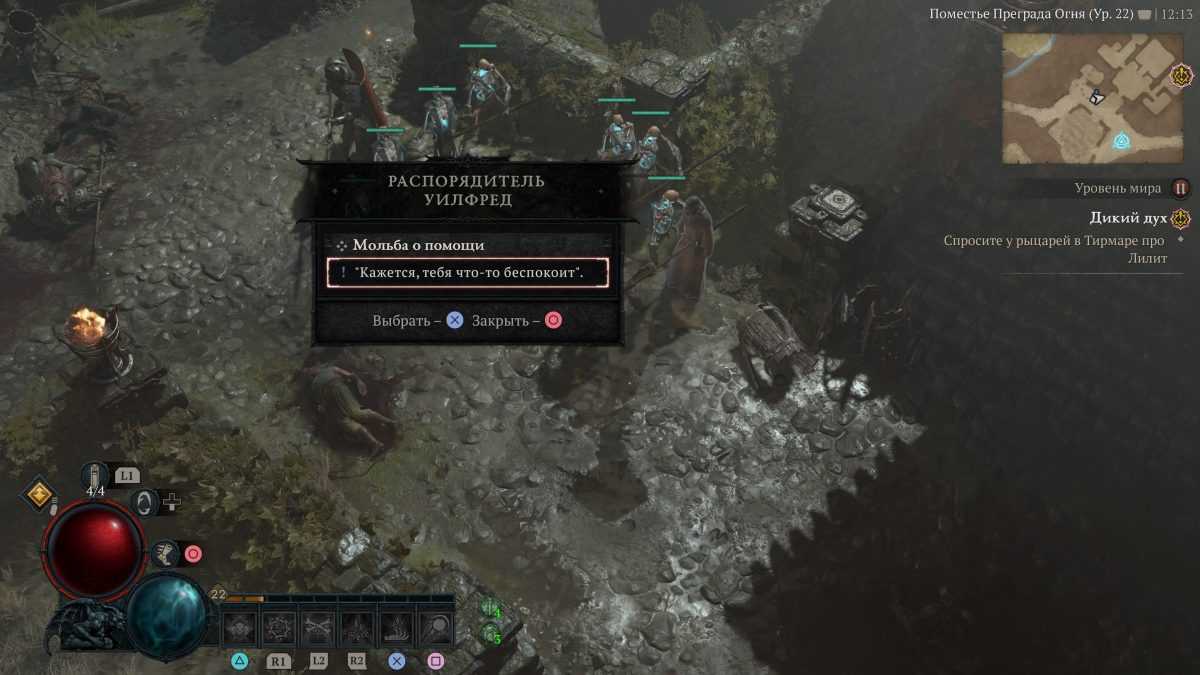
Task: Click the emote wheel icon beside the potion
Action: click(x=147, y=502)
